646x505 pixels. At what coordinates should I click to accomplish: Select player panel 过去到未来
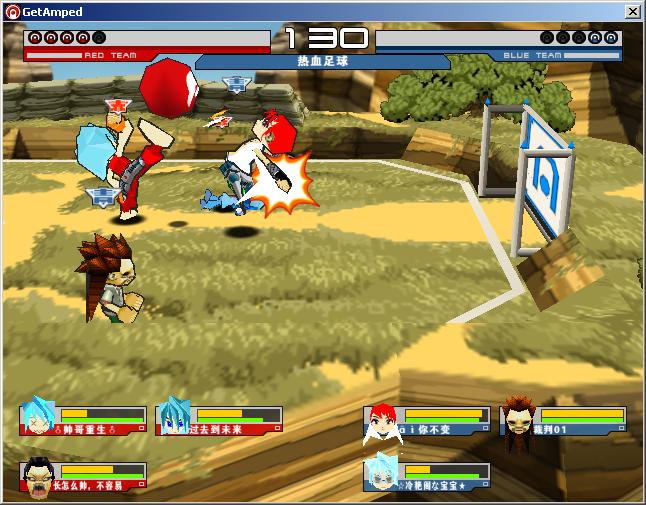(214, 420)
